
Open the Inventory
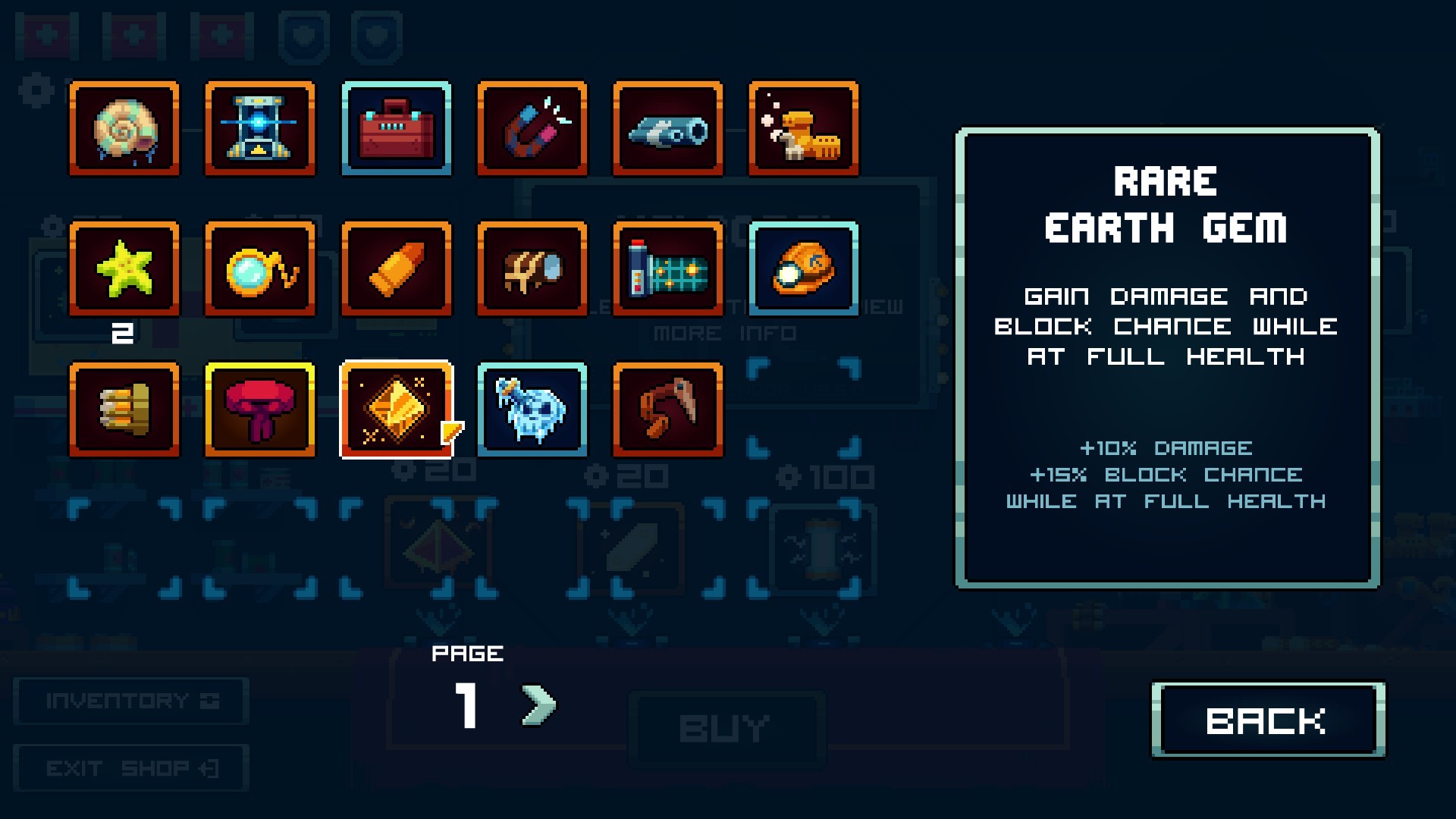tap(130, 699)
